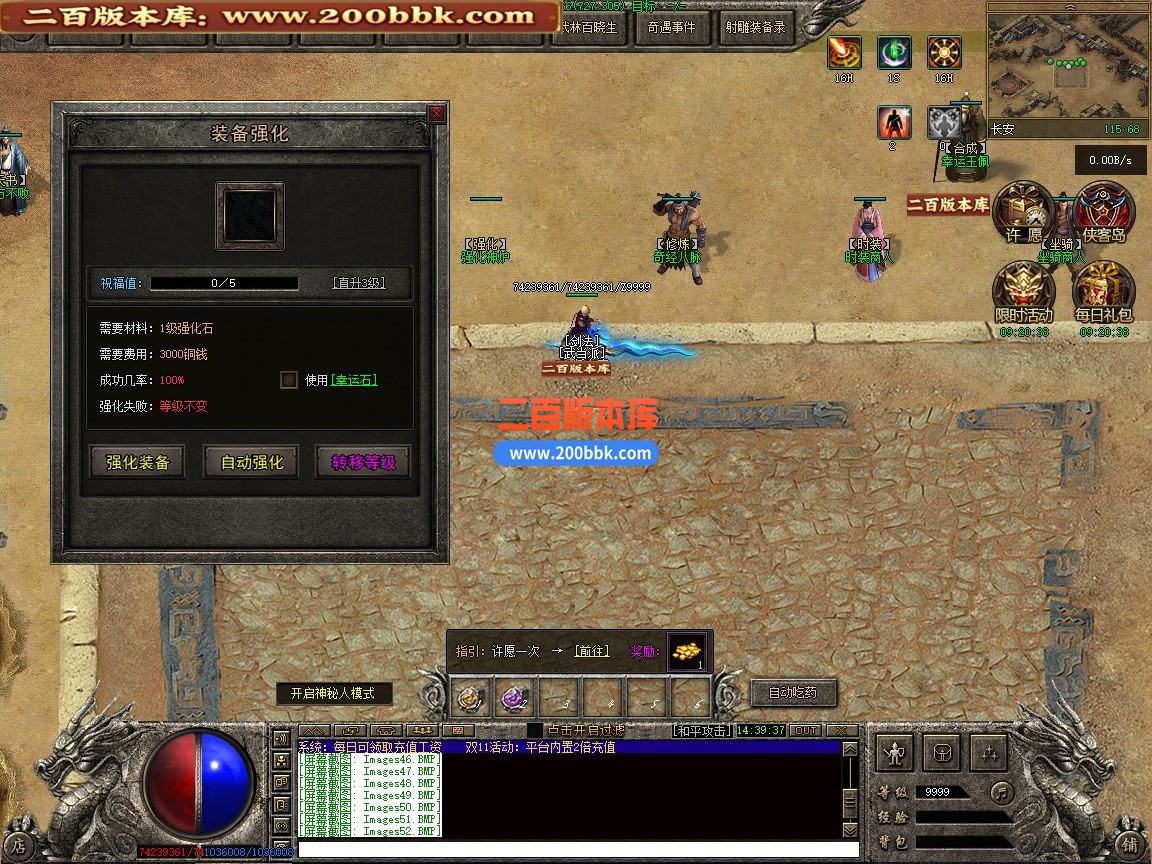Toggle the 自动吃药 auto-potion button

(x=793, y=692)
